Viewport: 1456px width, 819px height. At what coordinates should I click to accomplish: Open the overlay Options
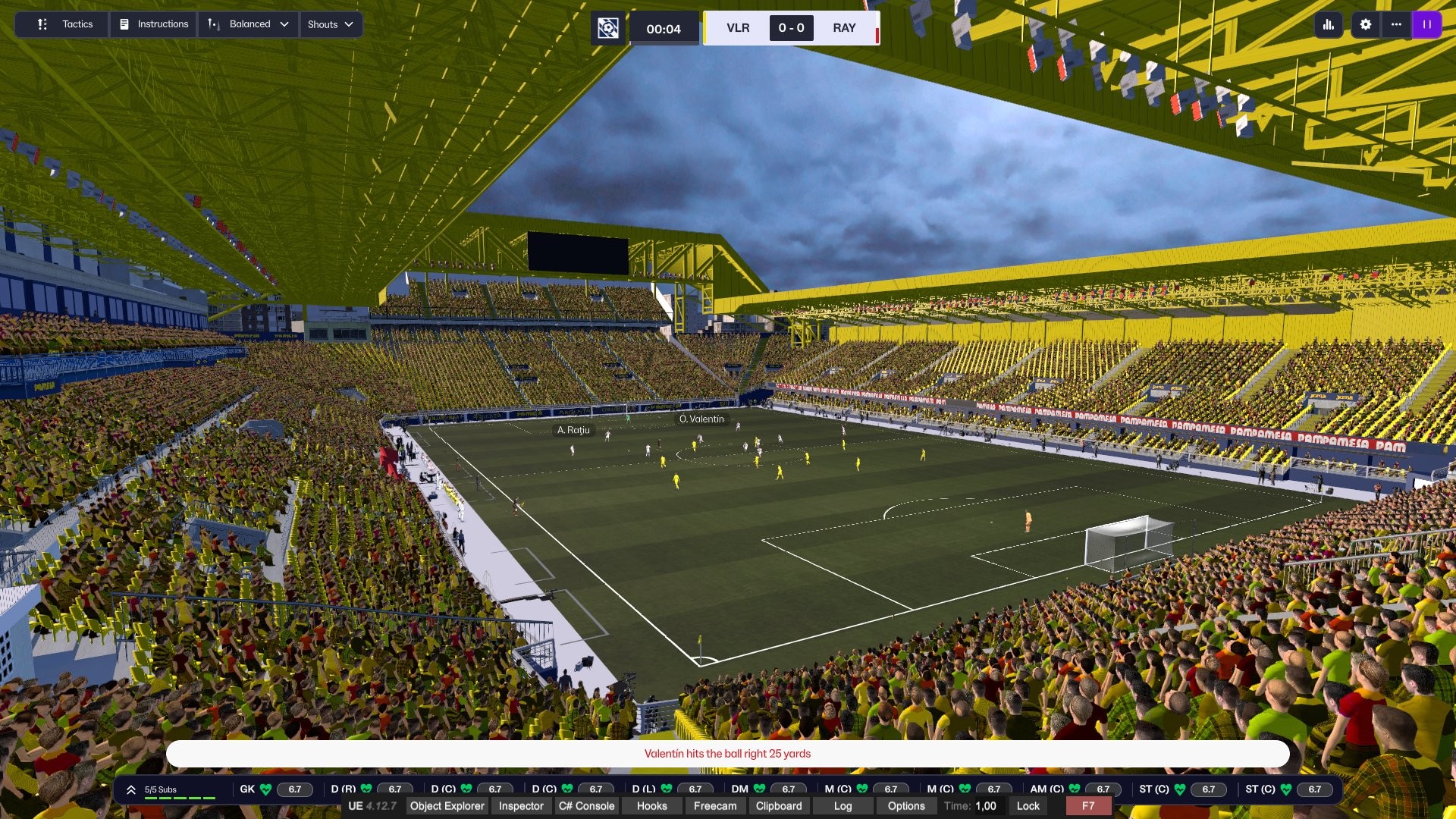tap(905, 806)
